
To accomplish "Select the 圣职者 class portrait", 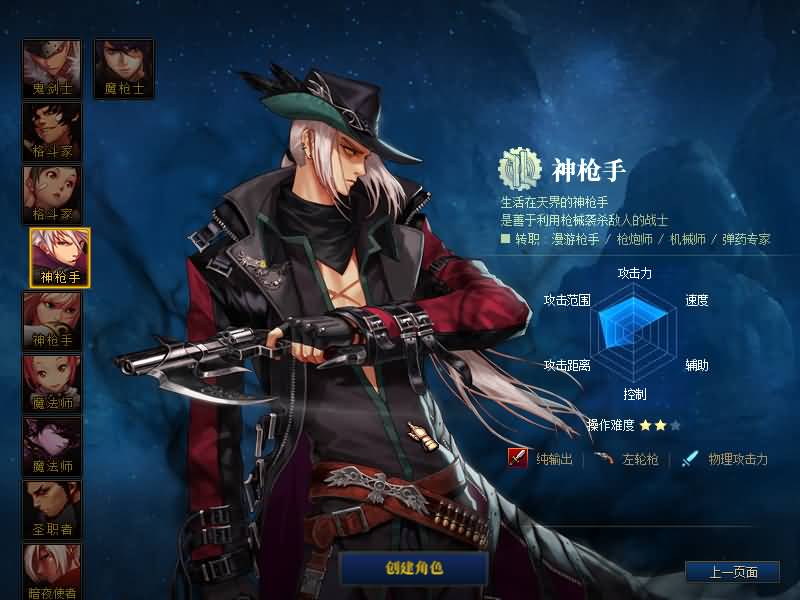I will (x=52, y=509).
